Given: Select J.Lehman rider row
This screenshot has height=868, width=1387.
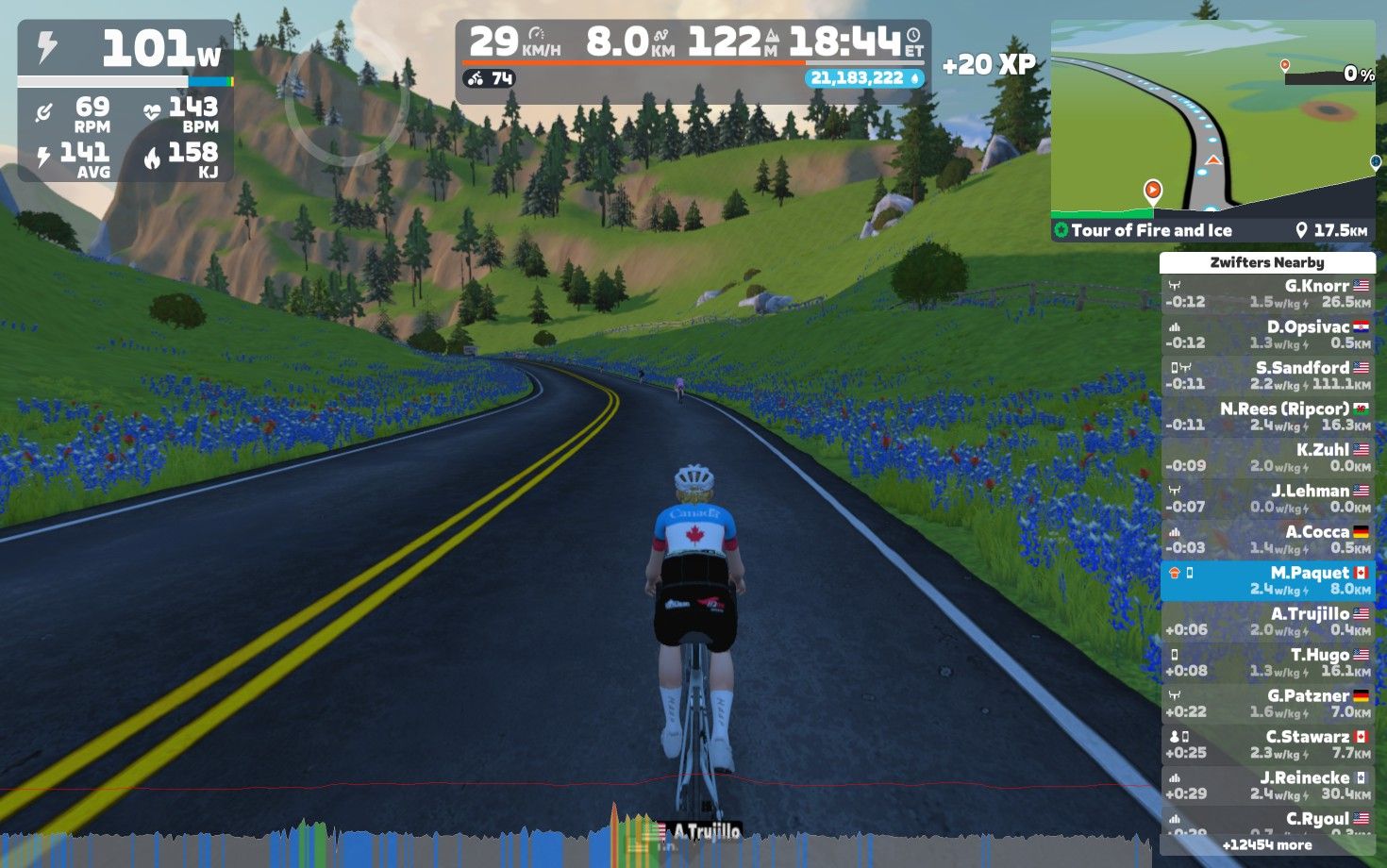Looking at the screenshot, I should [1267, 499].
